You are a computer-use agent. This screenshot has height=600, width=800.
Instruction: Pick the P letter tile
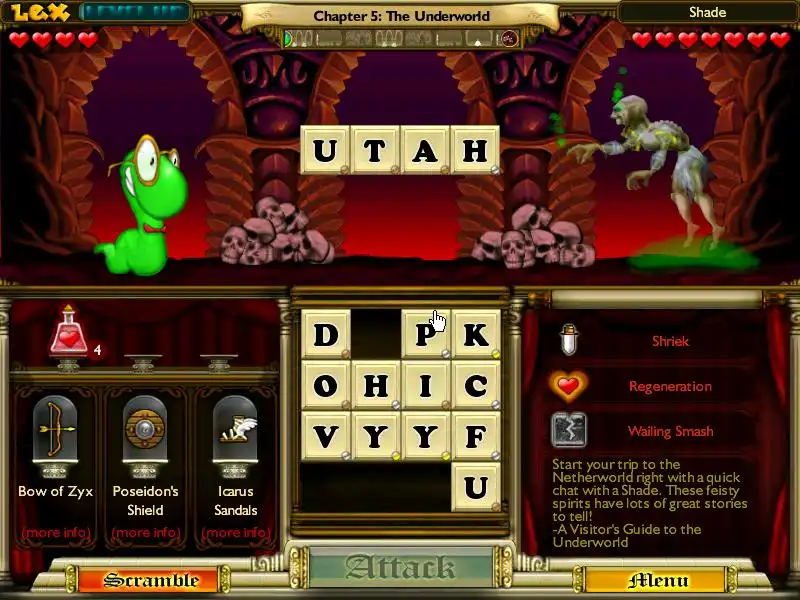click(425, 334)
